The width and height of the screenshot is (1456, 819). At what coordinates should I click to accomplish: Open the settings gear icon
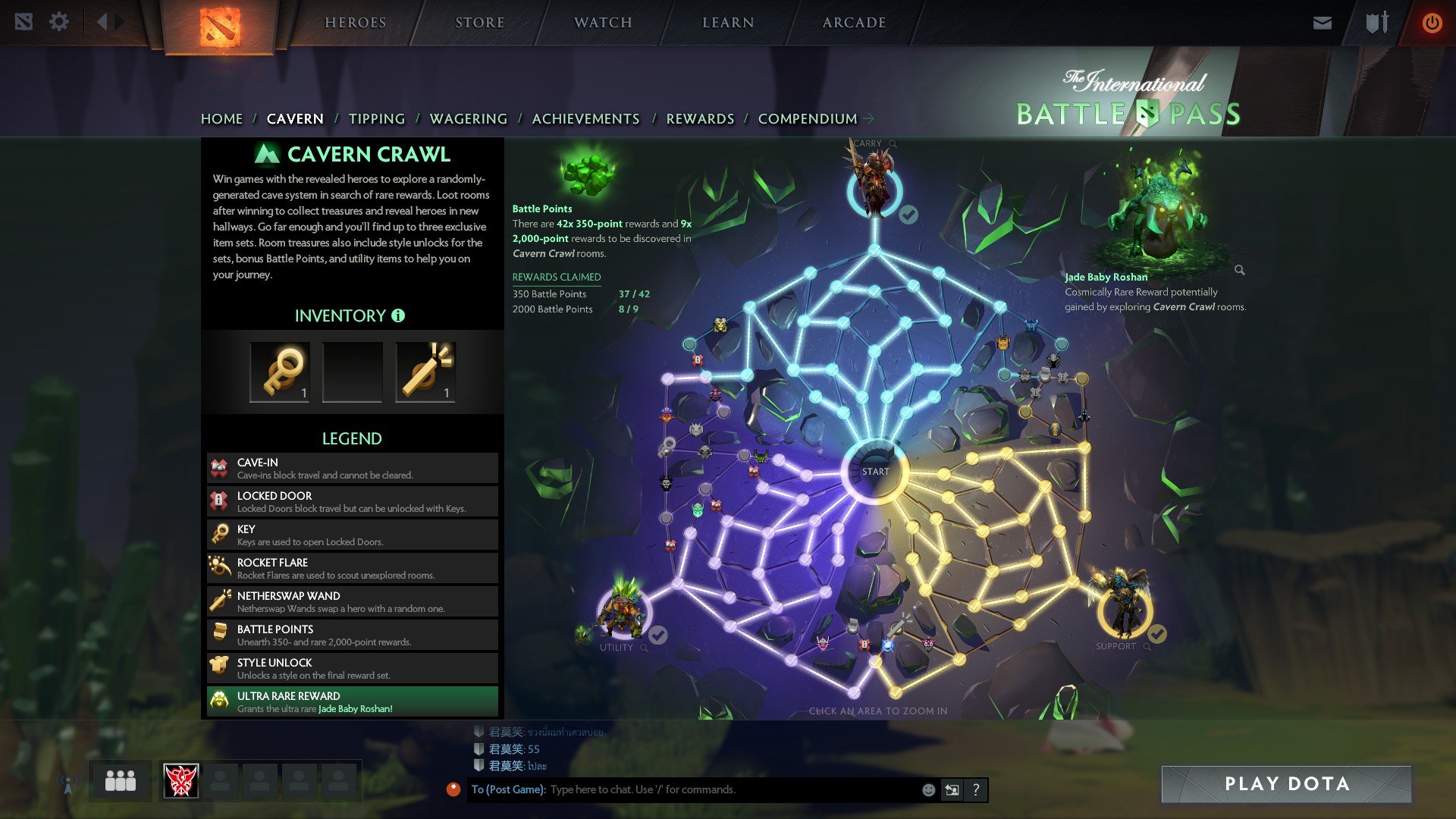click(x=59, y=22)
